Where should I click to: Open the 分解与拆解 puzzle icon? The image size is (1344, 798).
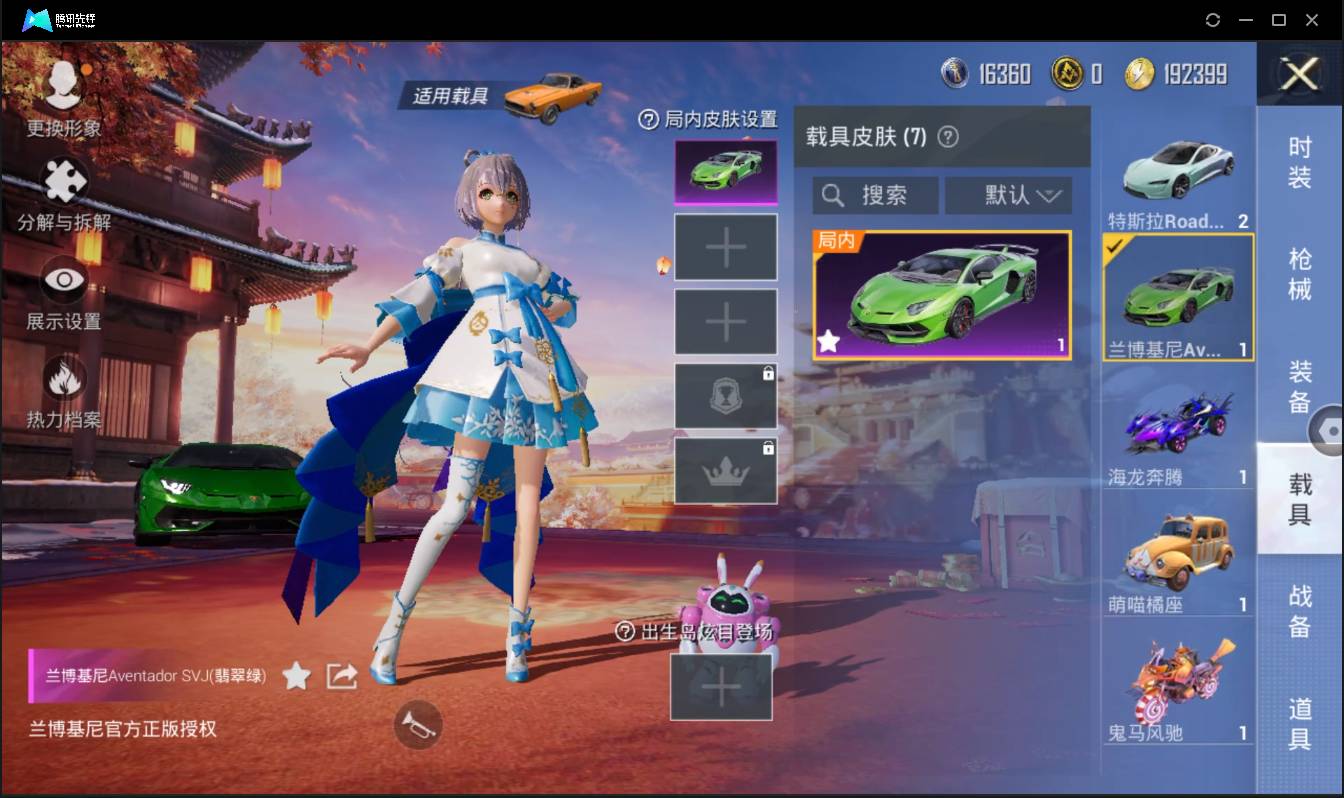click(62, 180)
